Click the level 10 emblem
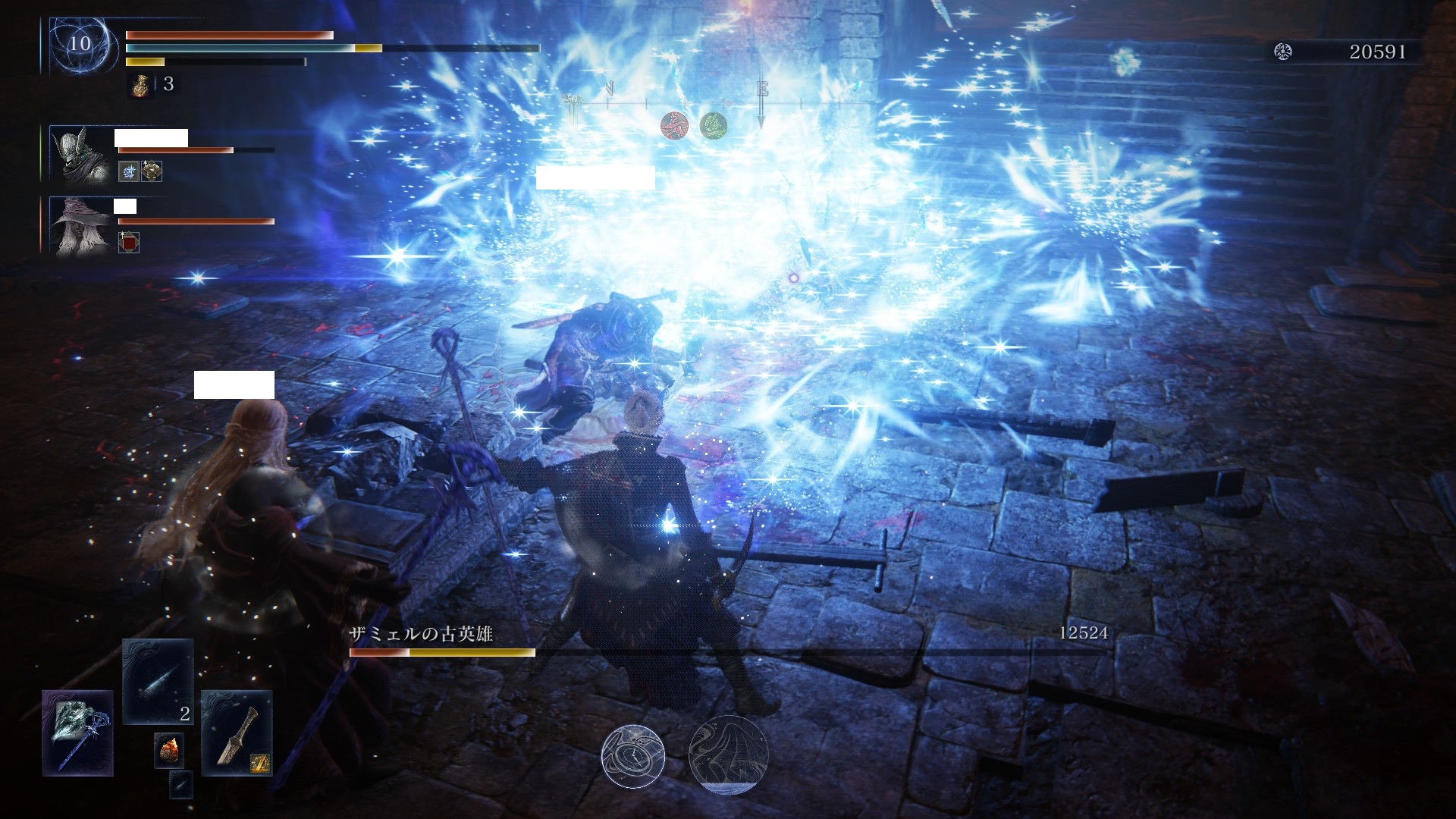The height and width of the screenshot is (819, 1456). [80, 44]
